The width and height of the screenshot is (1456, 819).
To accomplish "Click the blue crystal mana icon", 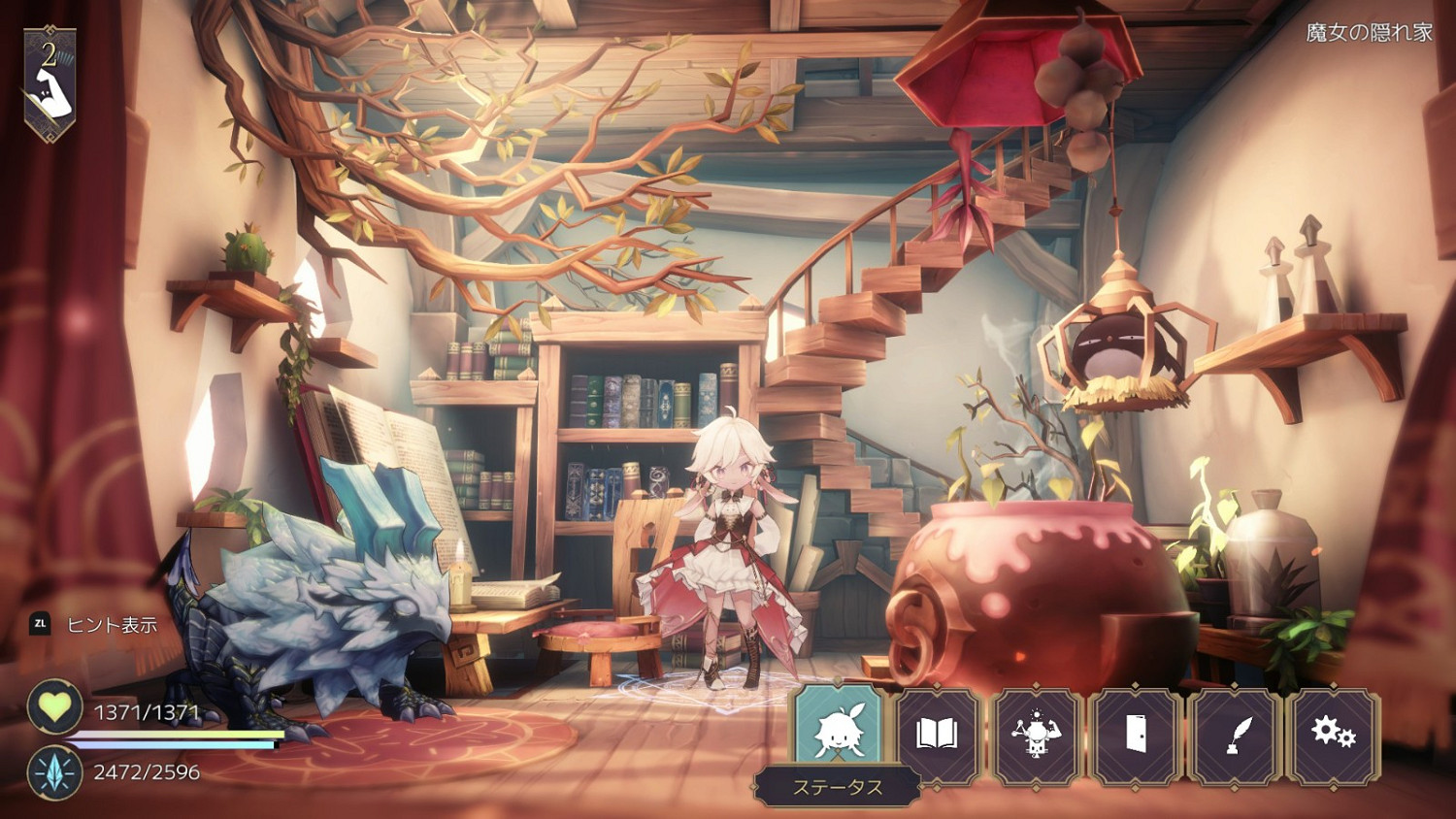I will pyautogui.click(x=55, y=772).
